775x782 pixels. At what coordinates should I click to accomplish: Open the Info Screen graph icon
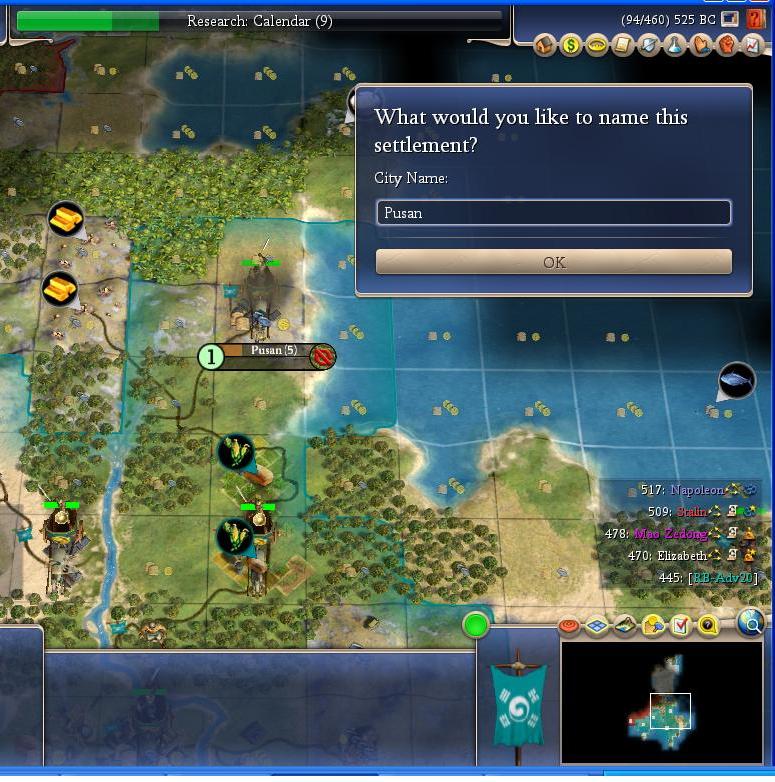coord(753,45)
